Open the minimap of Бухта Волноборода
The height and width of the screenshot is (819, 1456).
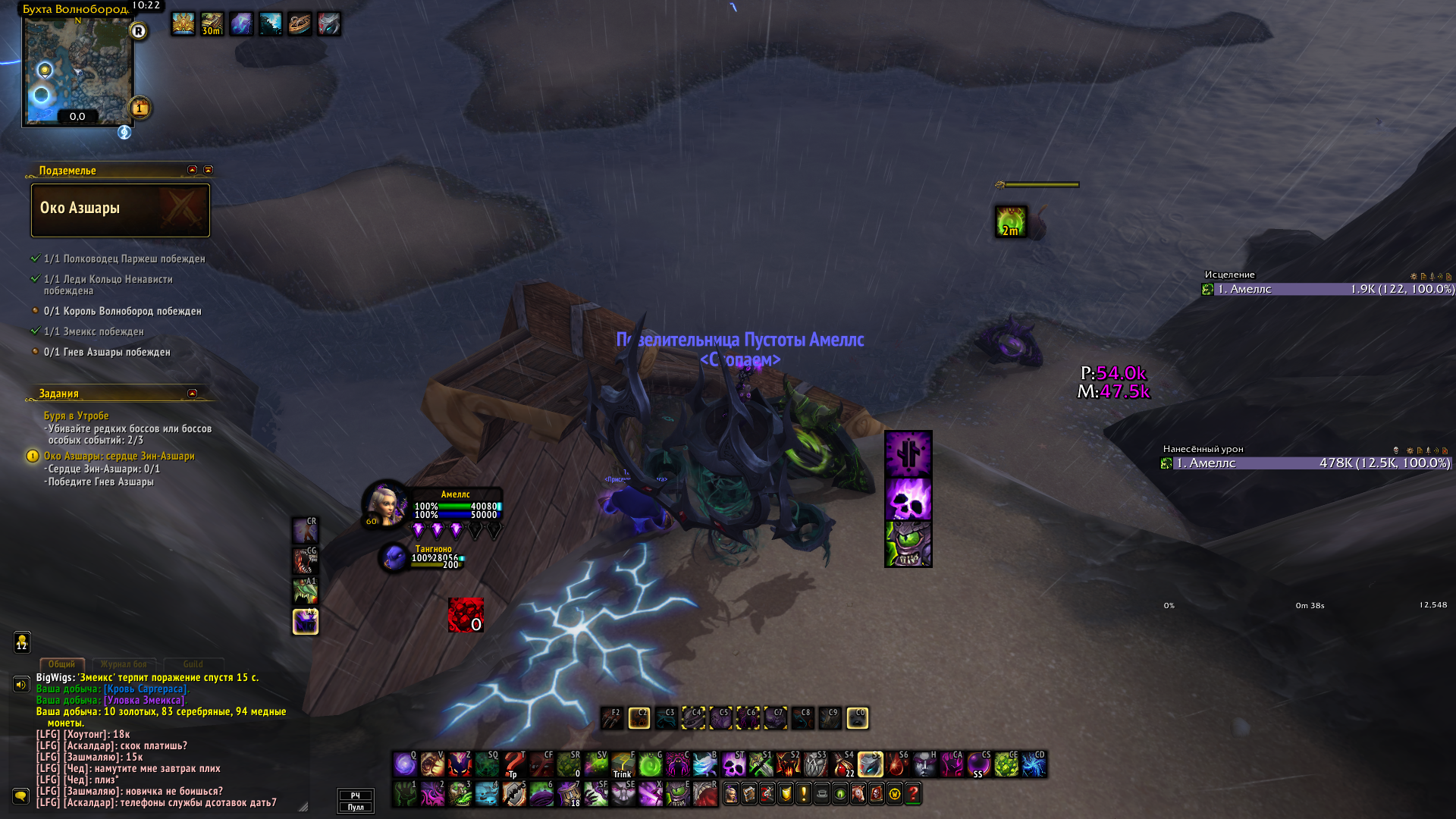click(77, 70)
